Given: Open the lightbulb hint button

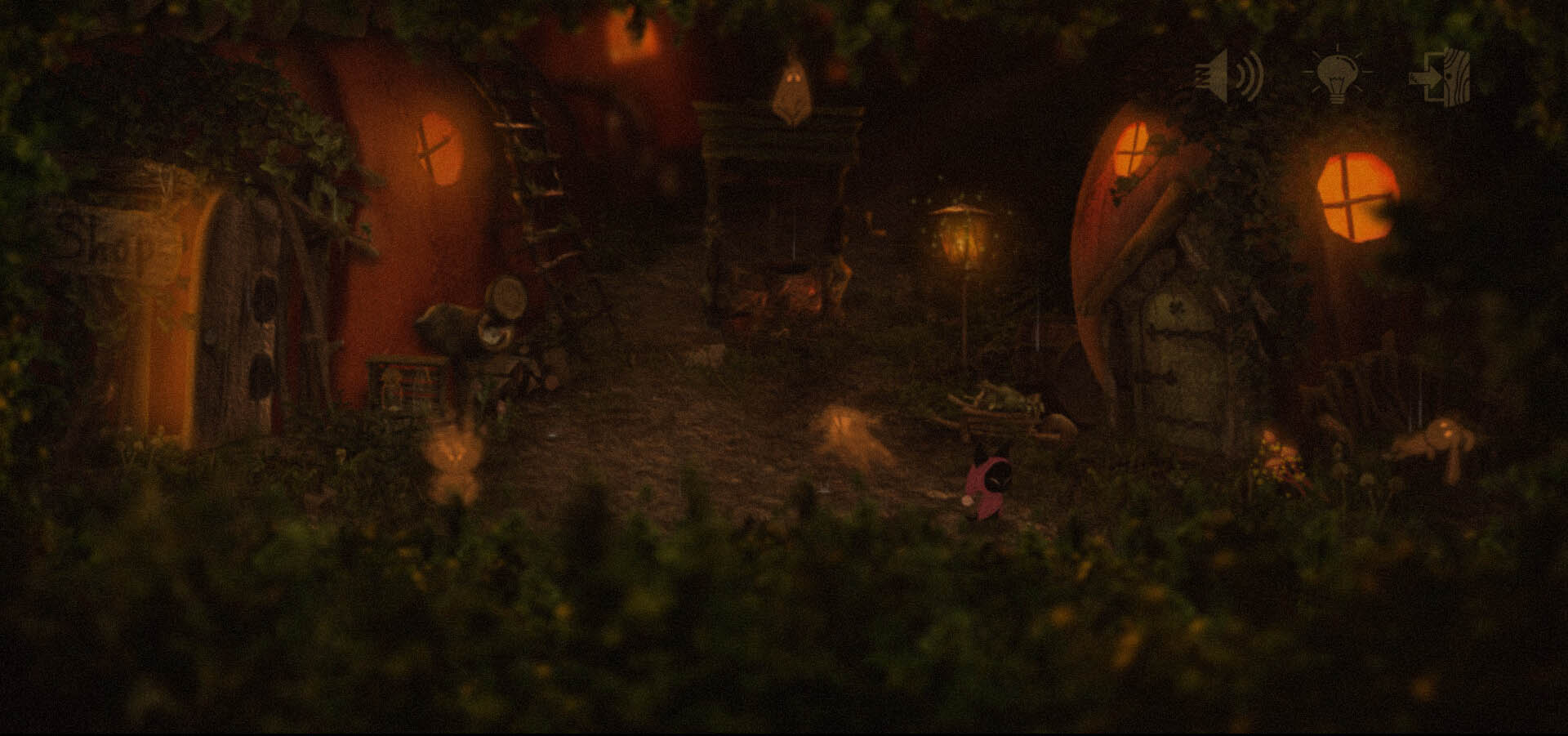Looking at the screenshot, I should click(x=1336, y=74).
